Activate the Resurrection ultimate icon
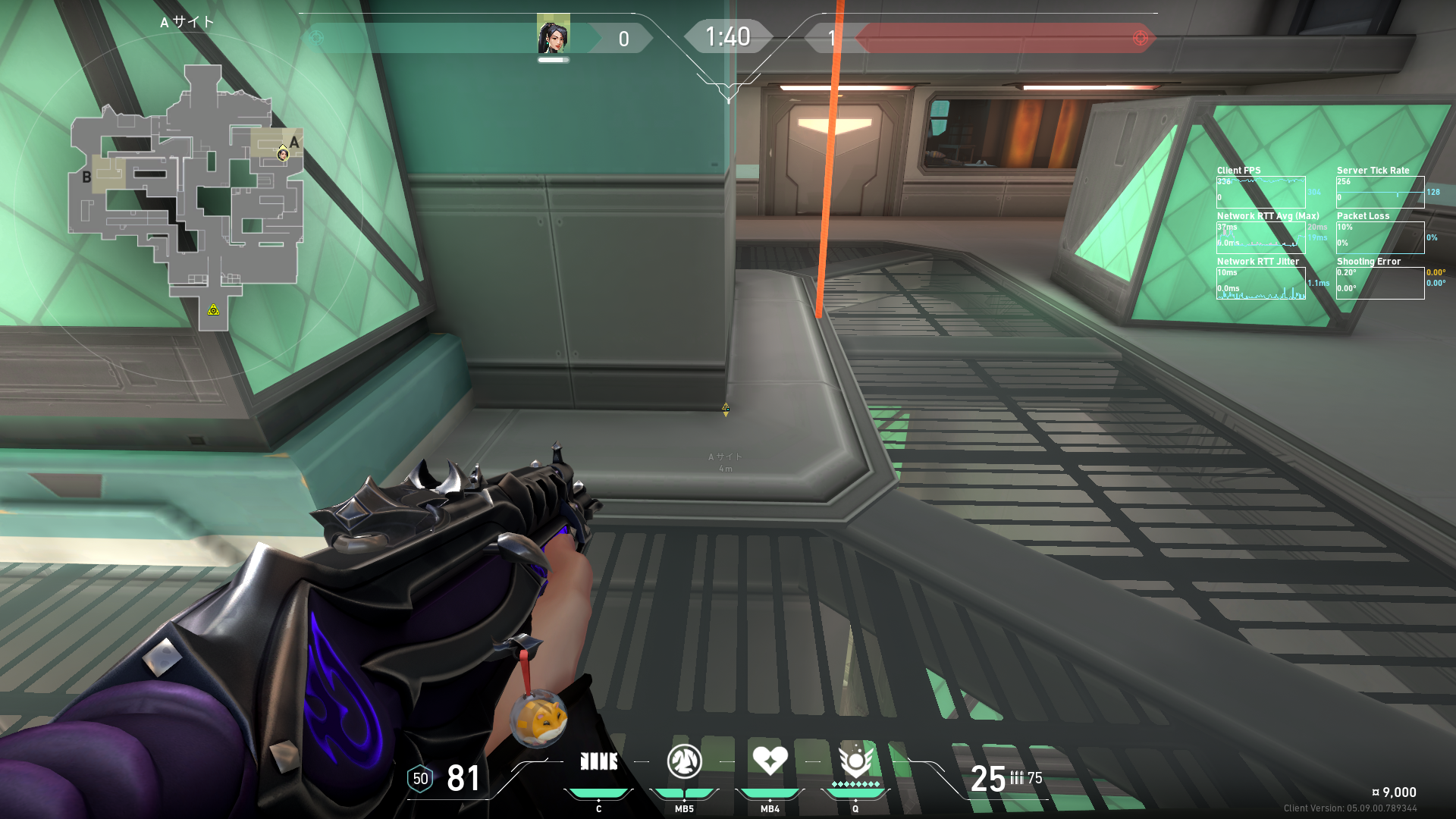Viewport: 1456px width, 819px height. [x=855, y=760]
